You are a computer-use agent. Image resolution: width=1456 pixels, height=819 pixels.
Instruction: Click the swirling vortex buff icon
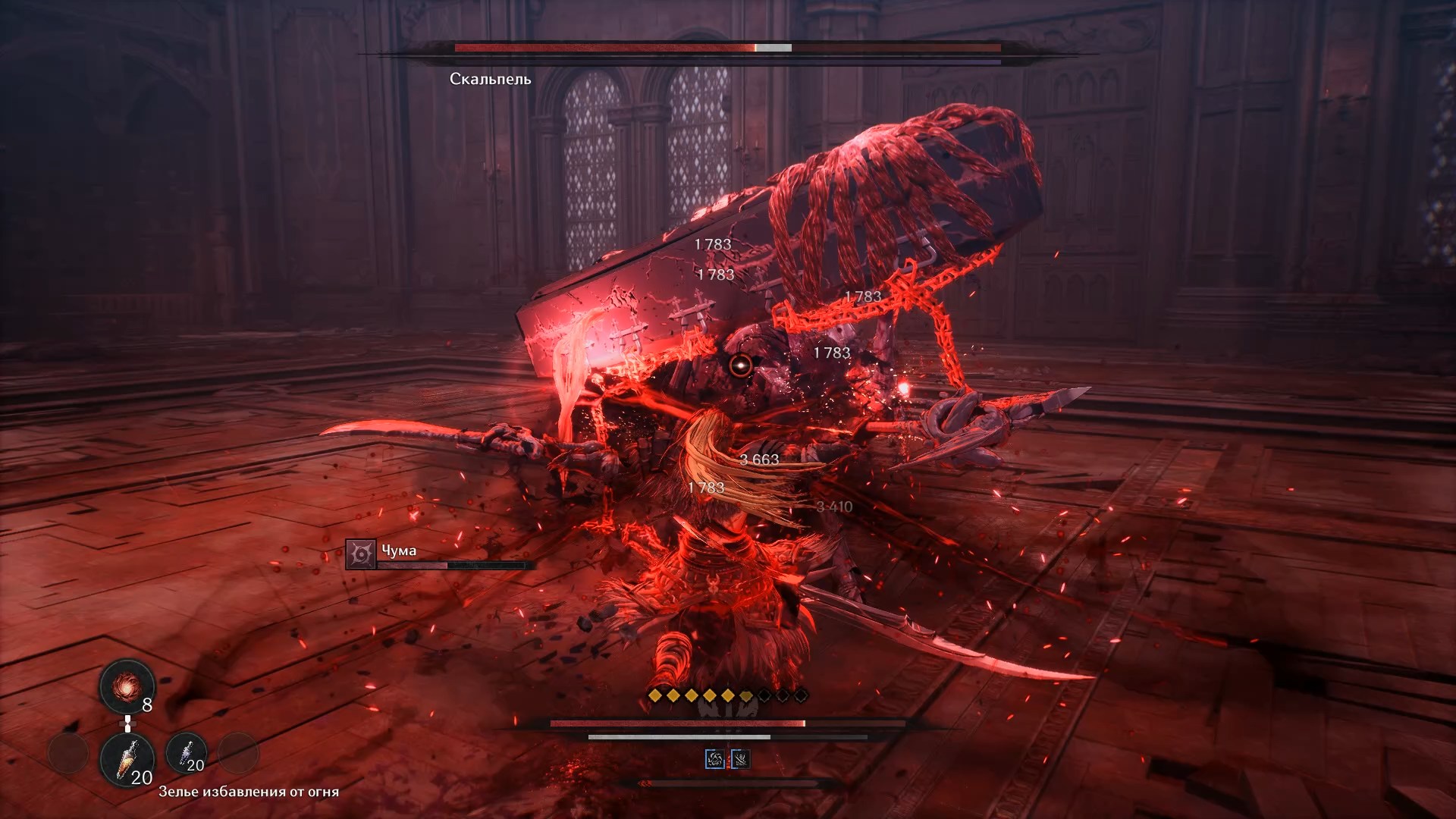714,759
